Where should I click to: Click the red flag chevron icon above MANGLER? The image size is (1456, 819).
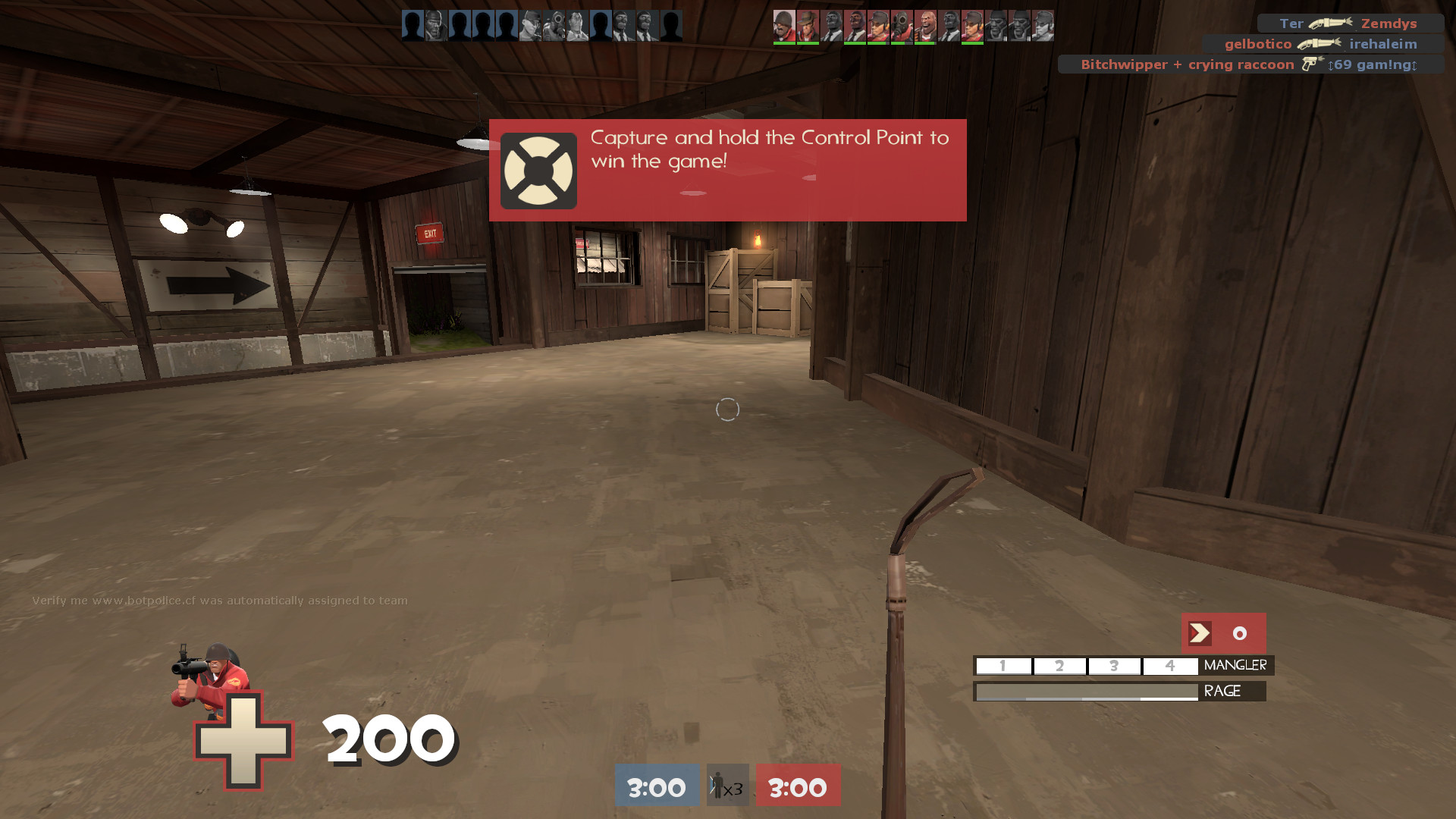pos(1198,633)
